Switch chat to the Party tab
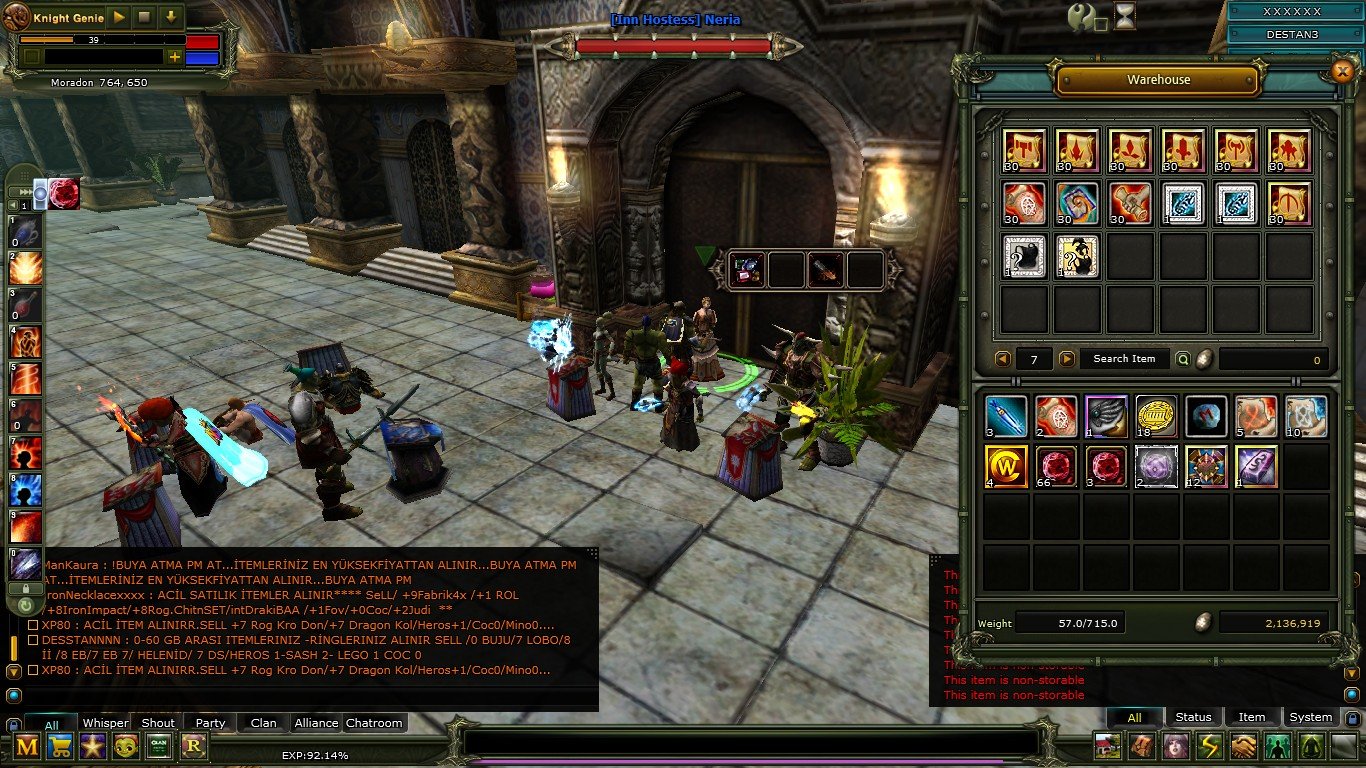 click(x=210, y=723)
